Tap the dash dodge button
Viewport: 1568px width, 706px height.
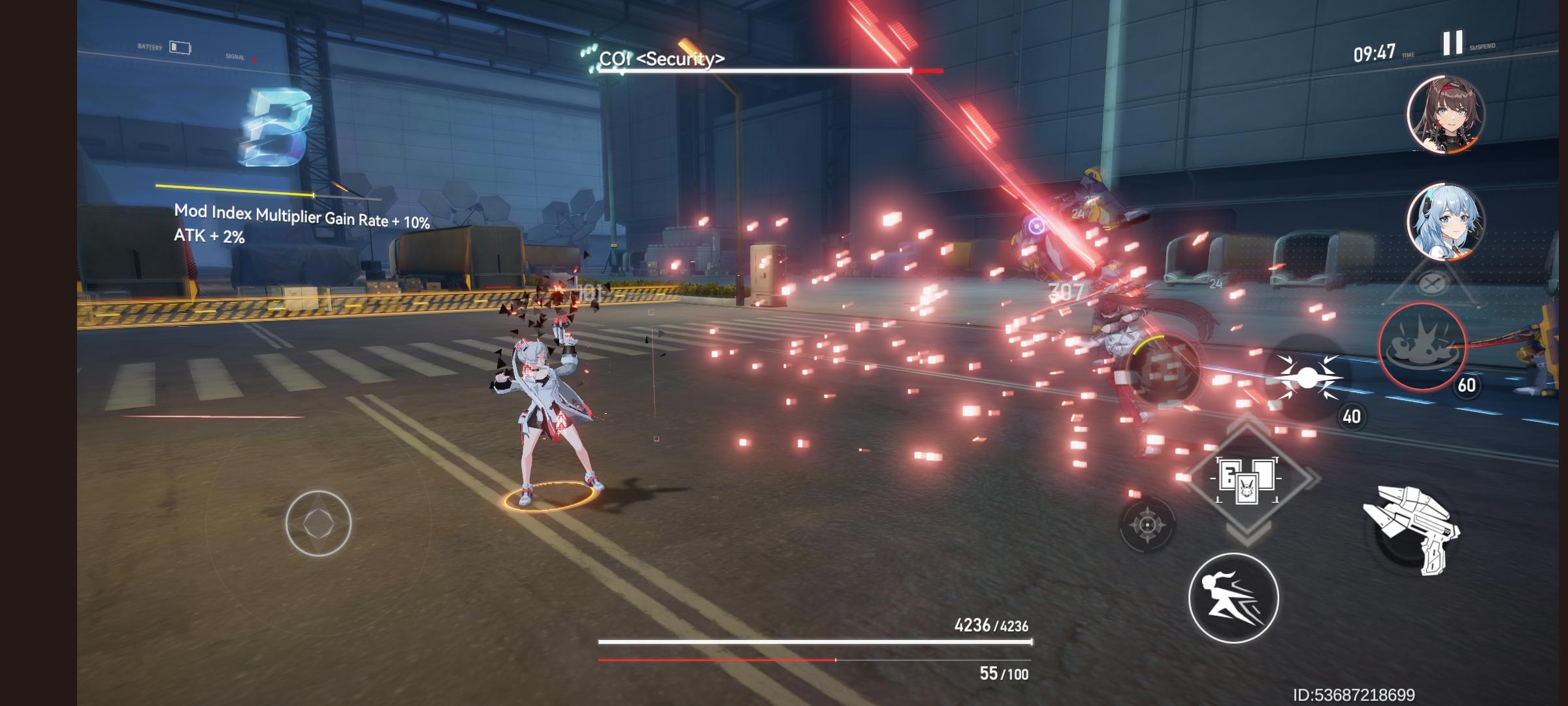(x=1233, y=598)
